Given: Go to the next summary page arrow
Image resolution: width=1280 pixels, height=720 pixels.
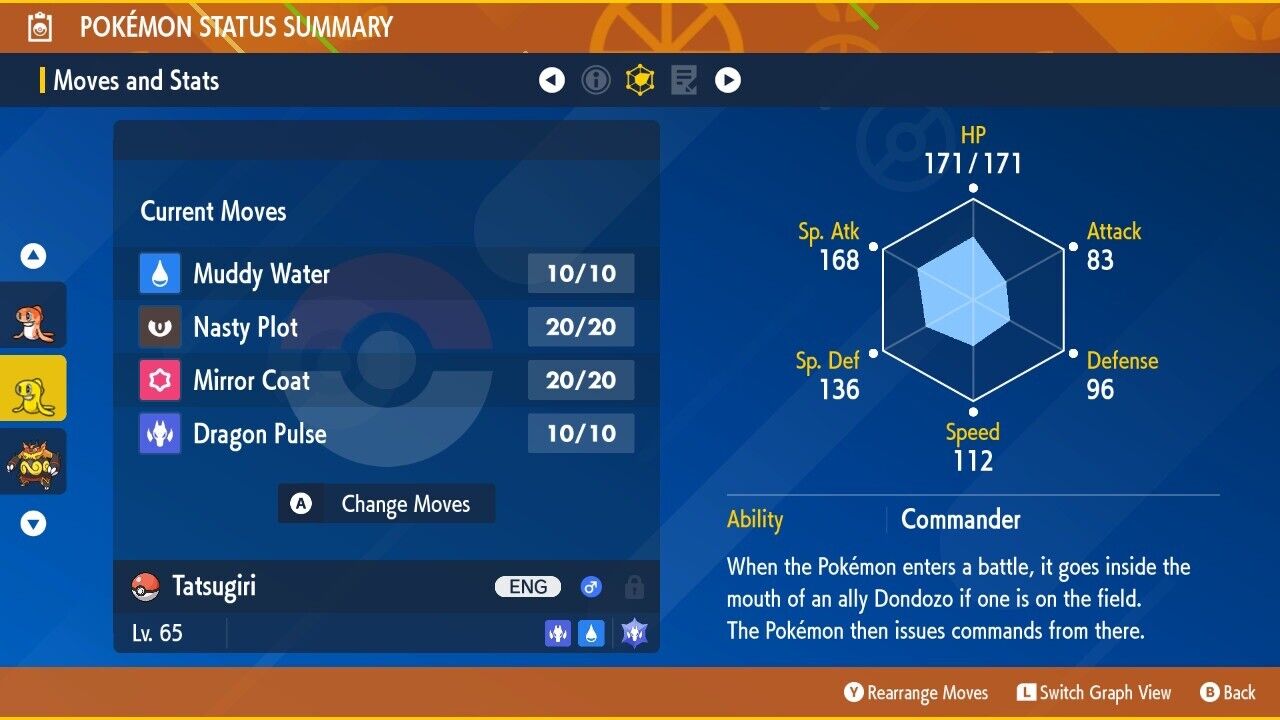Looking at the screenshot, I should [x=728, y=80].
